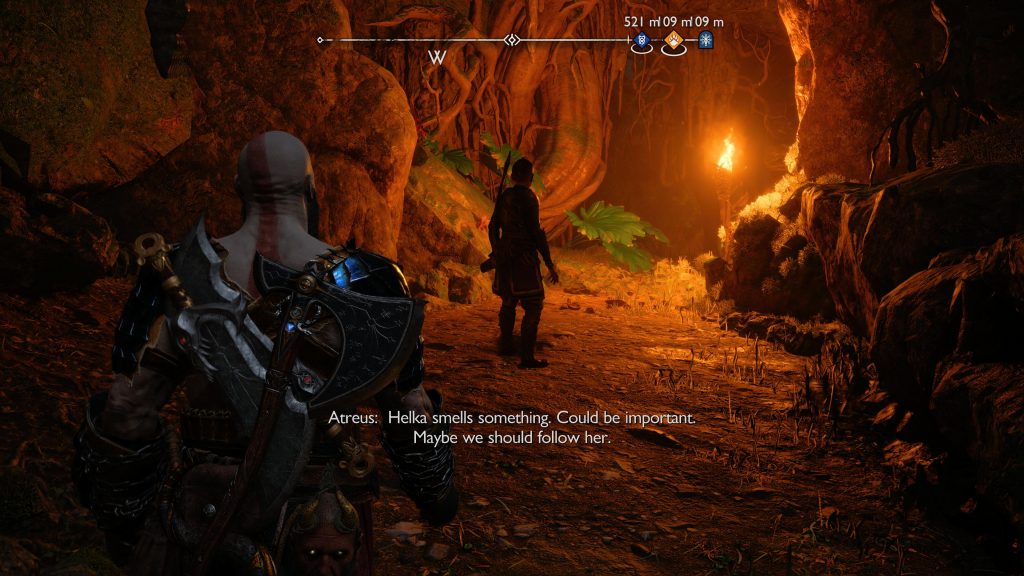Viewport: 1024px width, 576px height.
Task: Click the blue diamond compass marker
Action: point(641,41)
